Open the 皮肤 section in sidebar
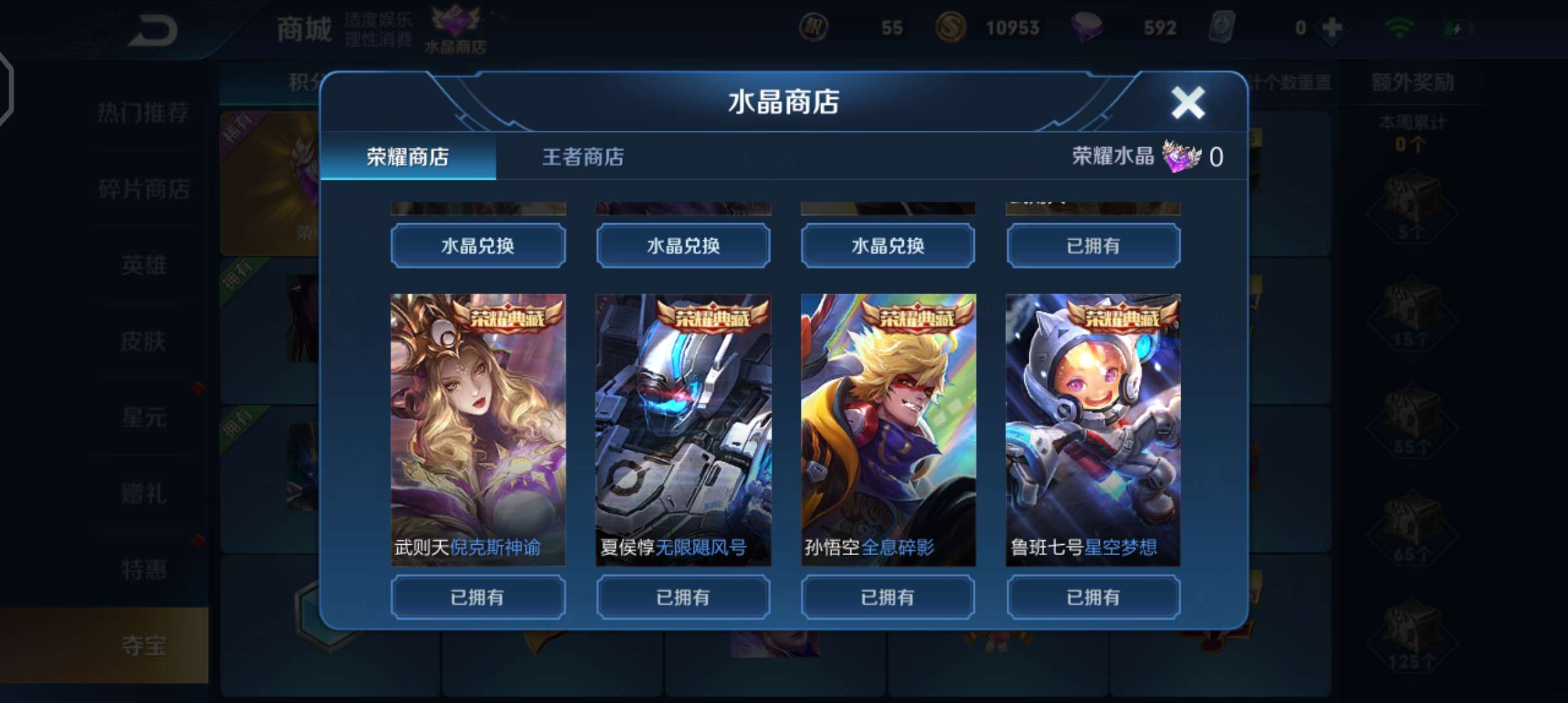 145,341
